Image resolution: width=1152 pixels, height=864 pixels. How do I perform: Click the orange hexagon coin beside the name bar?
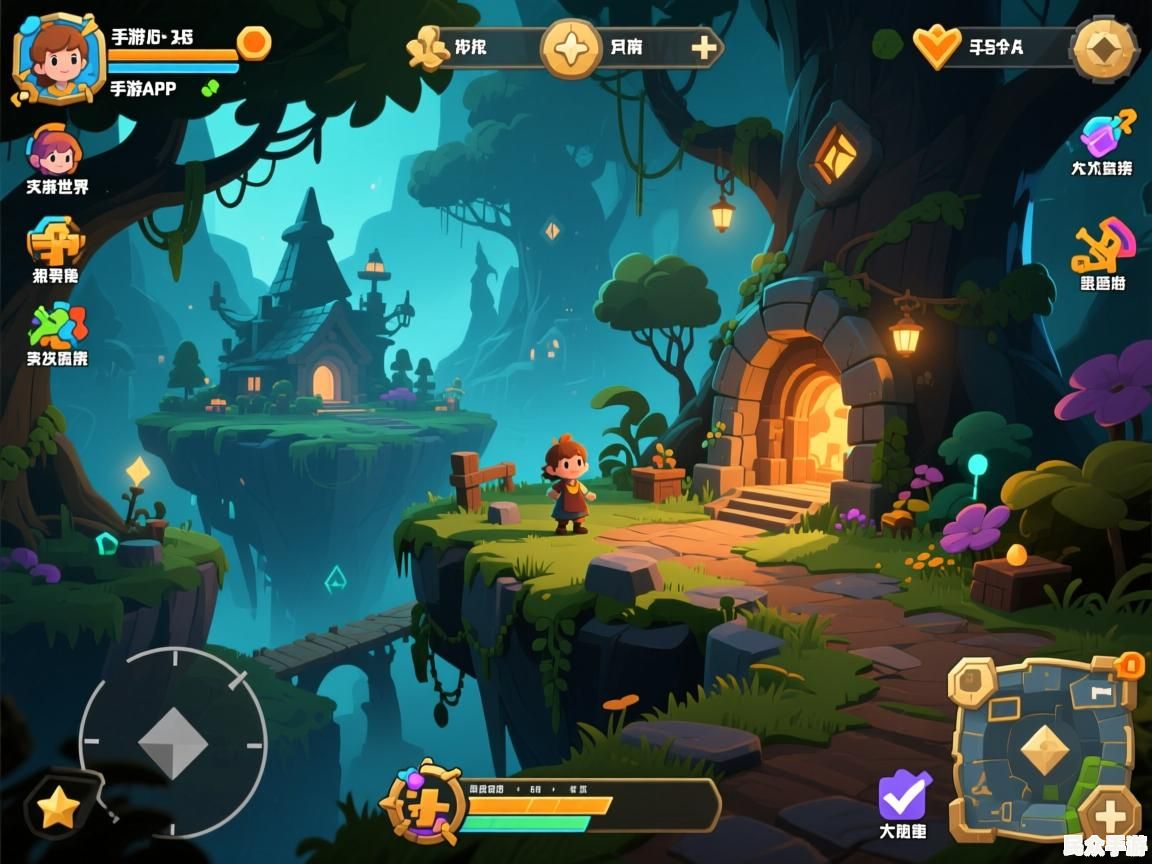[254, 42]
